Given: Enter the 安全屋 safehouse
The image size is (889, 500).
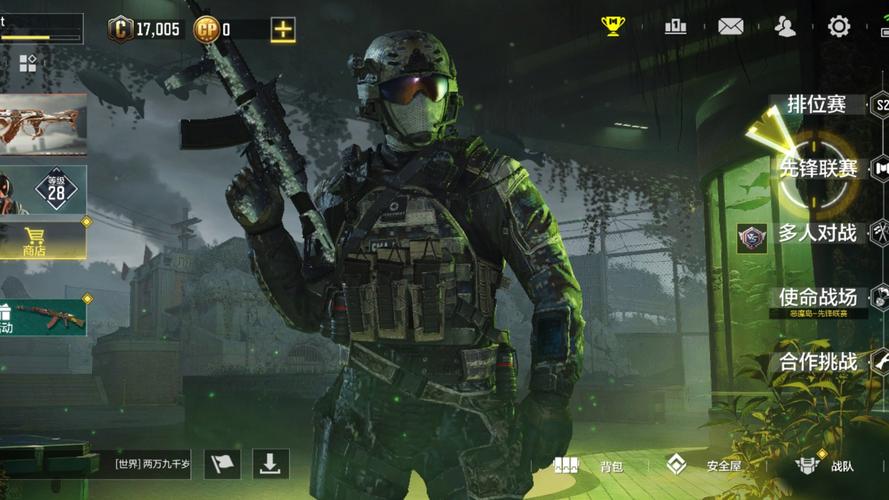Looking at the screenshot, I should [706, 465].
